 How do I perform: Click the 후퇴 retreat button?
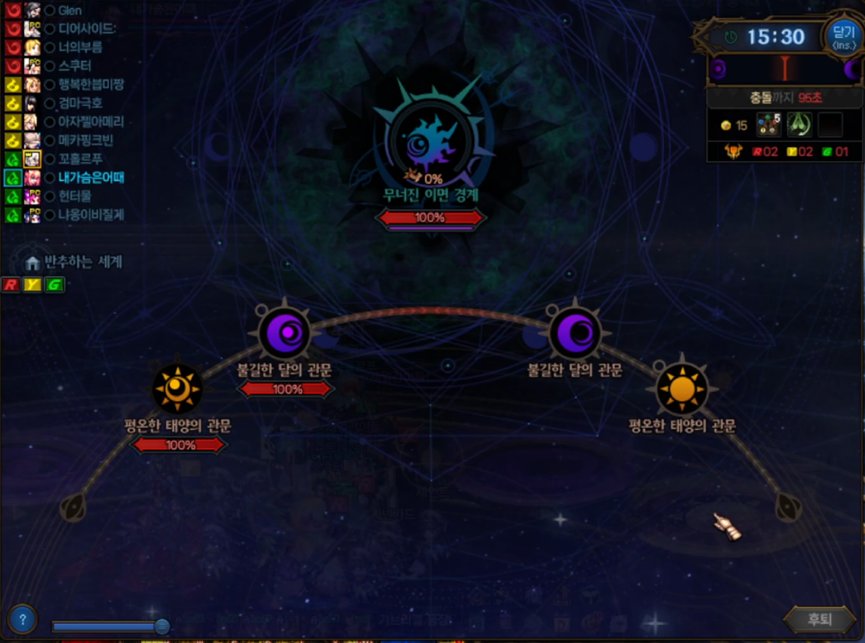(820, 619)
